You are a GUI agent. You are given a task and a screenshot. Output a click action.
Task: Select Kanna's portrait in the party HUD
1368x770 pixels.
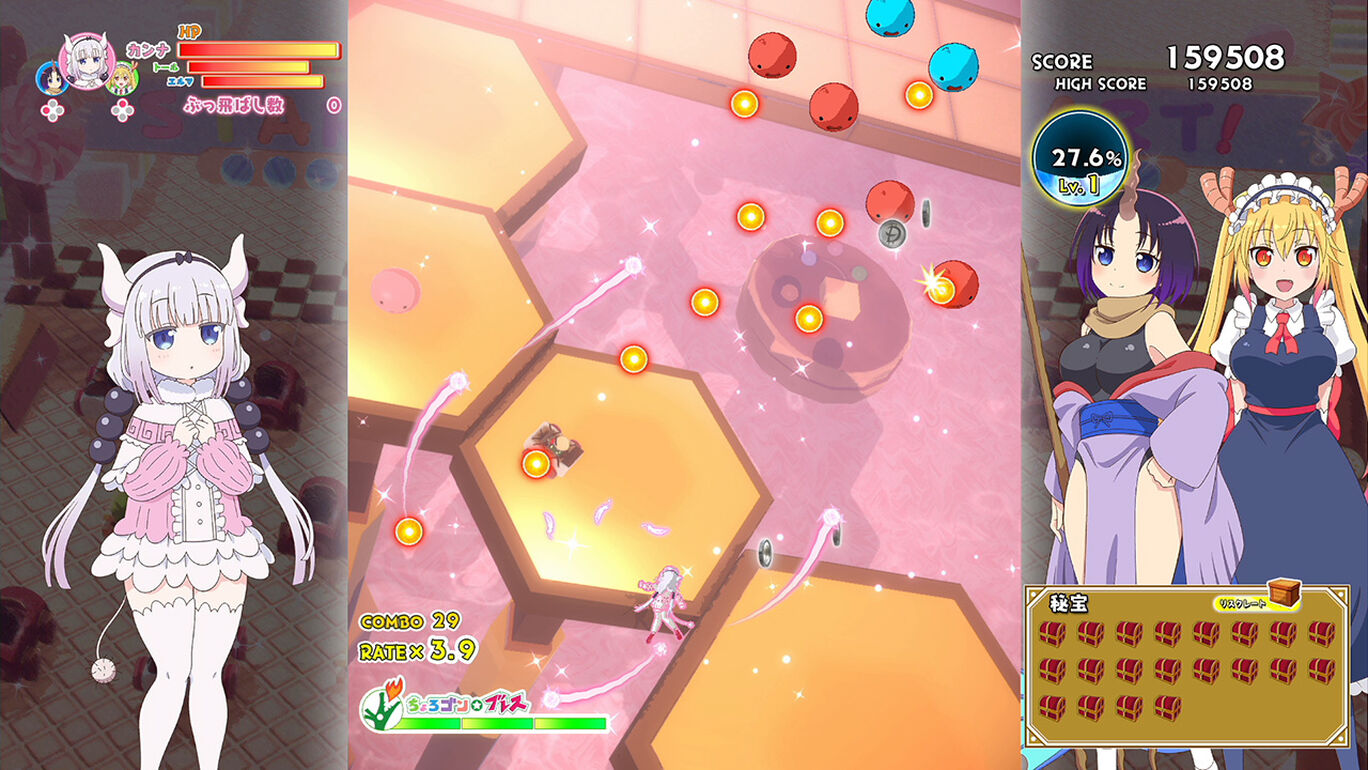click(88, 60)
